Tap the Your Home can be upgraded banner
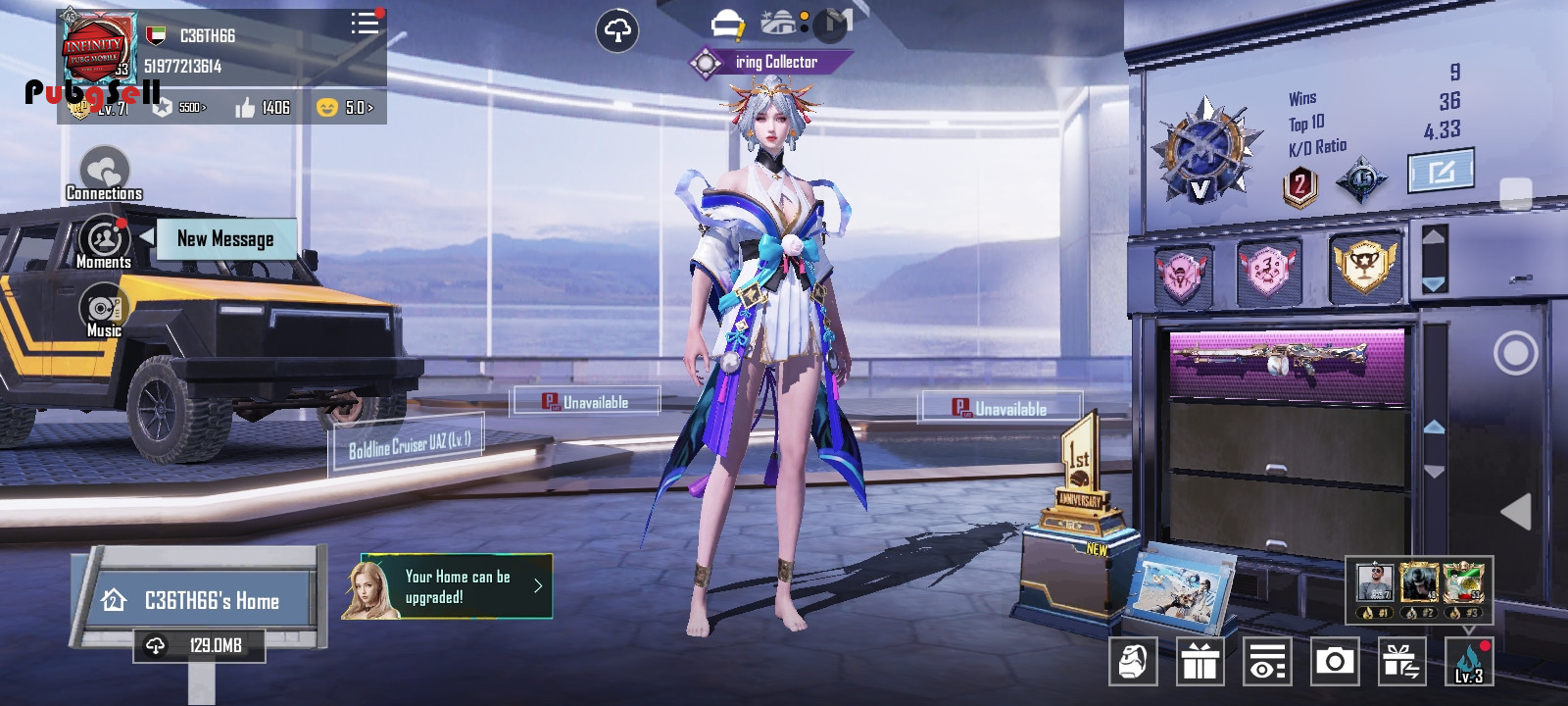Viewport: 1568px width, 706px height. tap(456, 587)
